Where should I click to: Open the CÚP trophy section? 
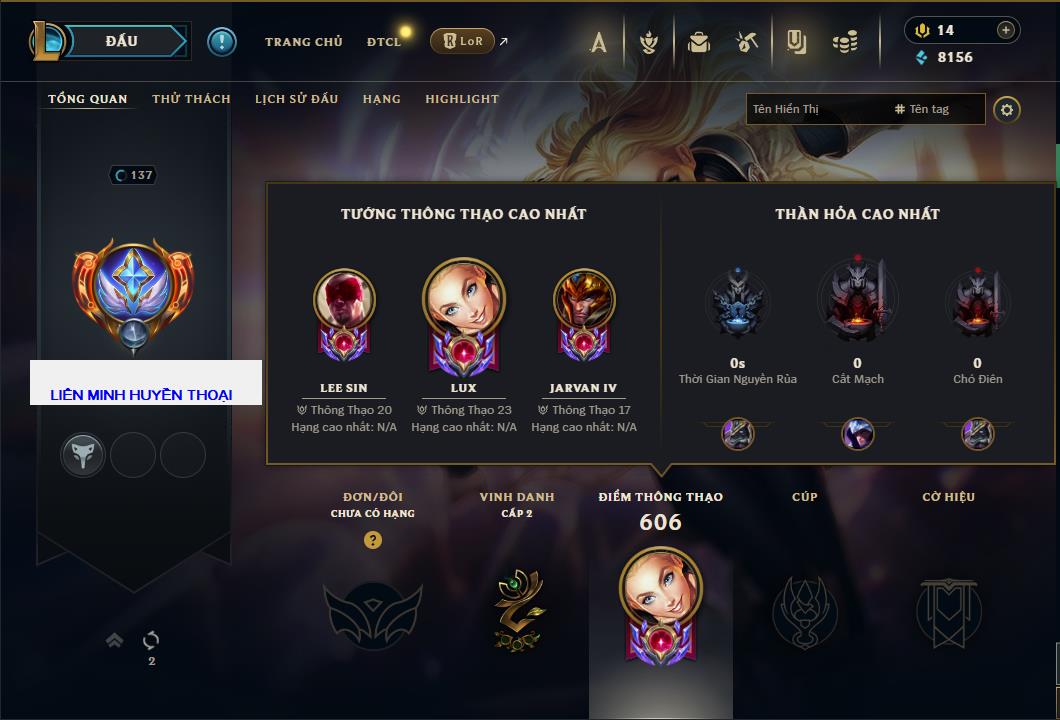coord(804,610)
